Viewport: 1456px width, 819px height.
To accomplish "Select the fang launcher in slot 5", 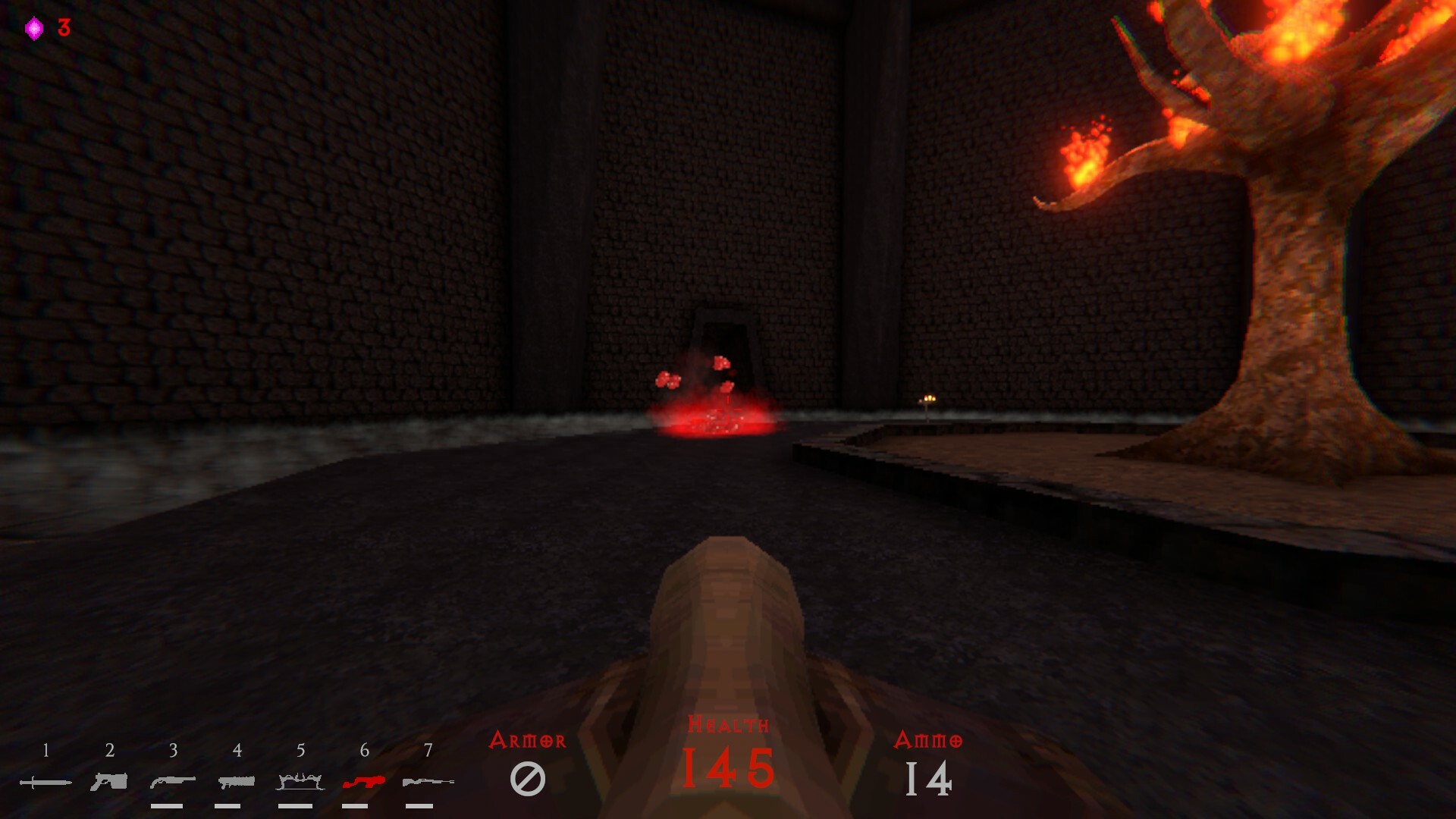I will coord(300,779).
